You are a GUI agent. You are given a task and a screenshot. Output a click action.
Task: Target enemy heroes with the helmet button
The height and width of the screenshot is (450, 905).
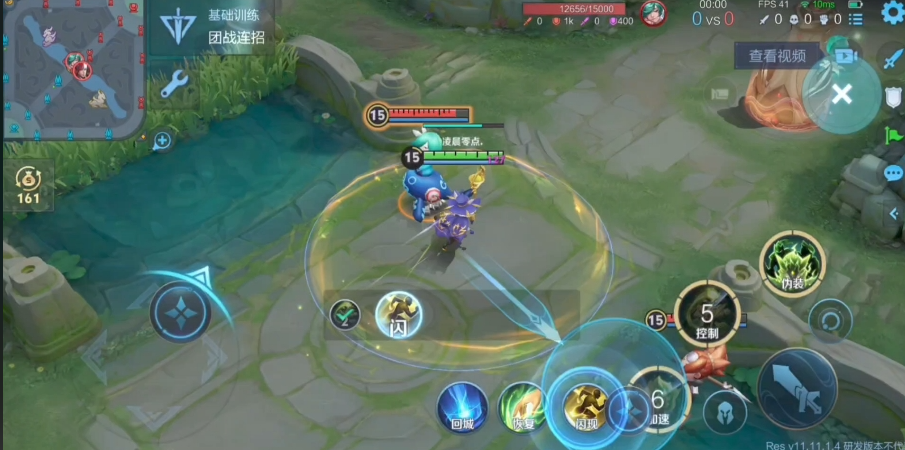724,410
